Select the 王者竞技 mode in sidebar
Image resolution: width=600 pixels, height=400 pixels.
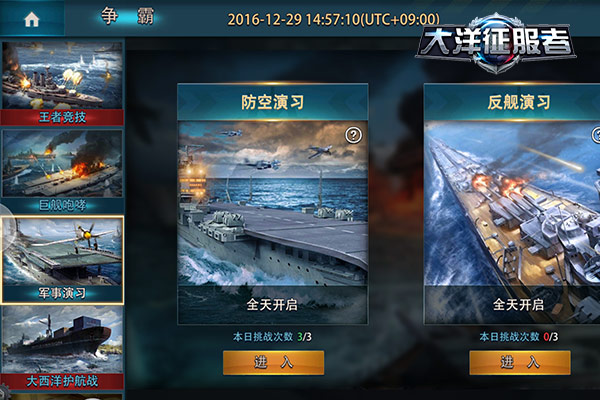[x=62, y=82]
